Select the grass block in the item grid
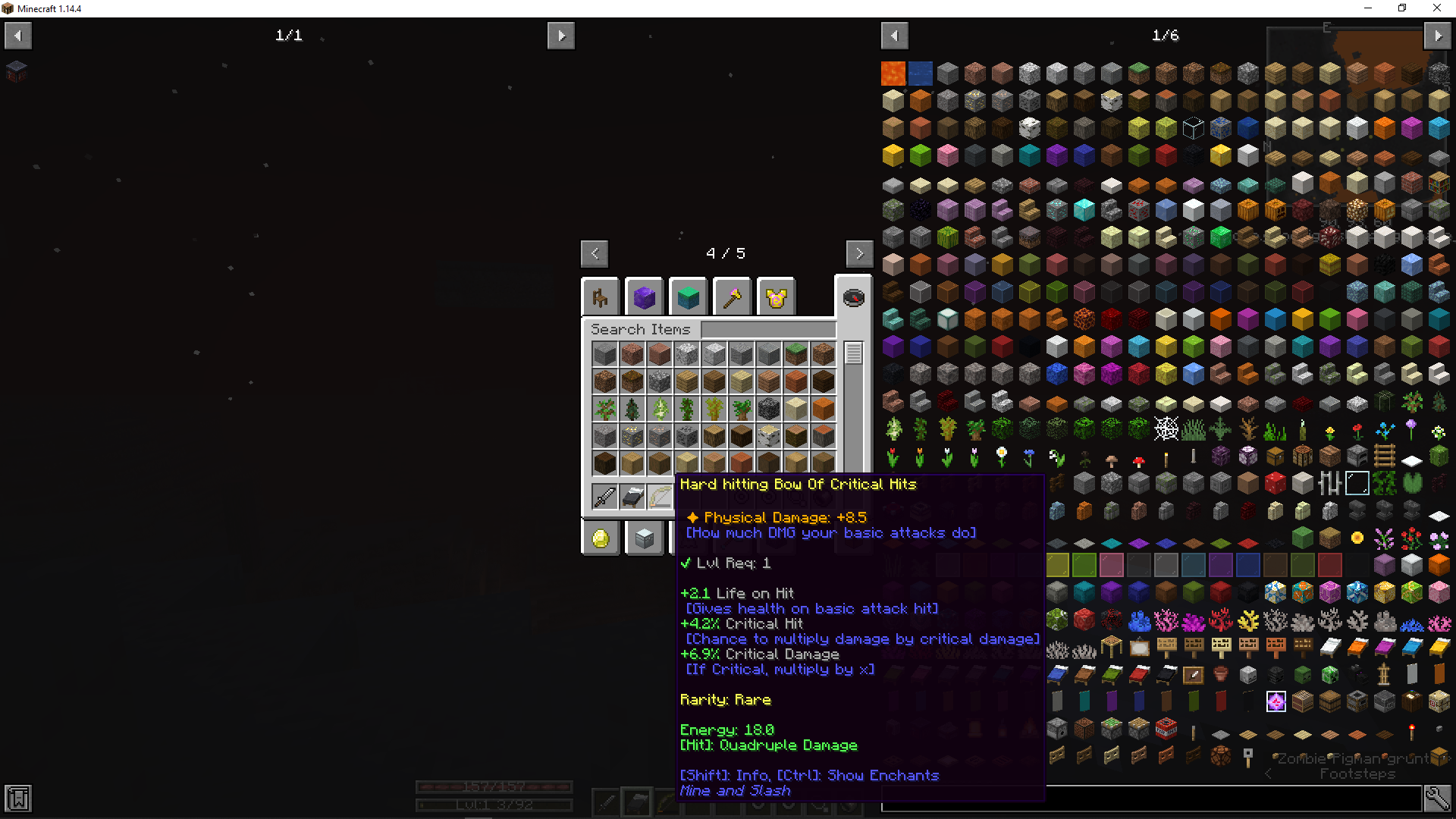Viewport: 1456px width, 819px height. pos(795,353)
